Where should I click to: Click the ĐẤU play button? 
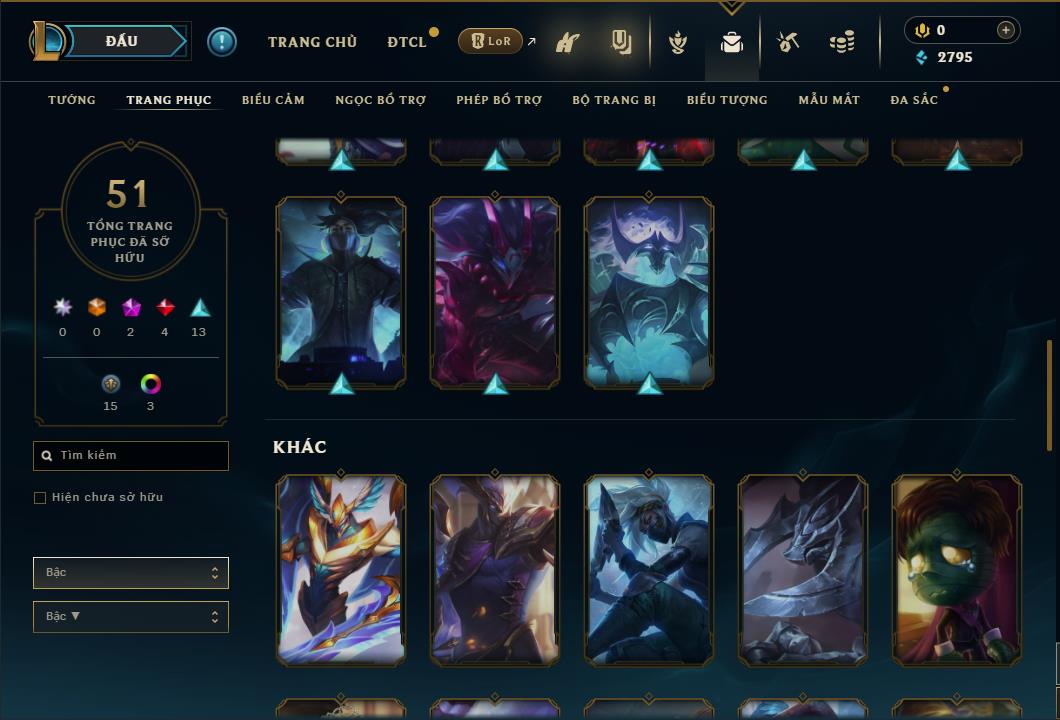click(x=121, y=41)
